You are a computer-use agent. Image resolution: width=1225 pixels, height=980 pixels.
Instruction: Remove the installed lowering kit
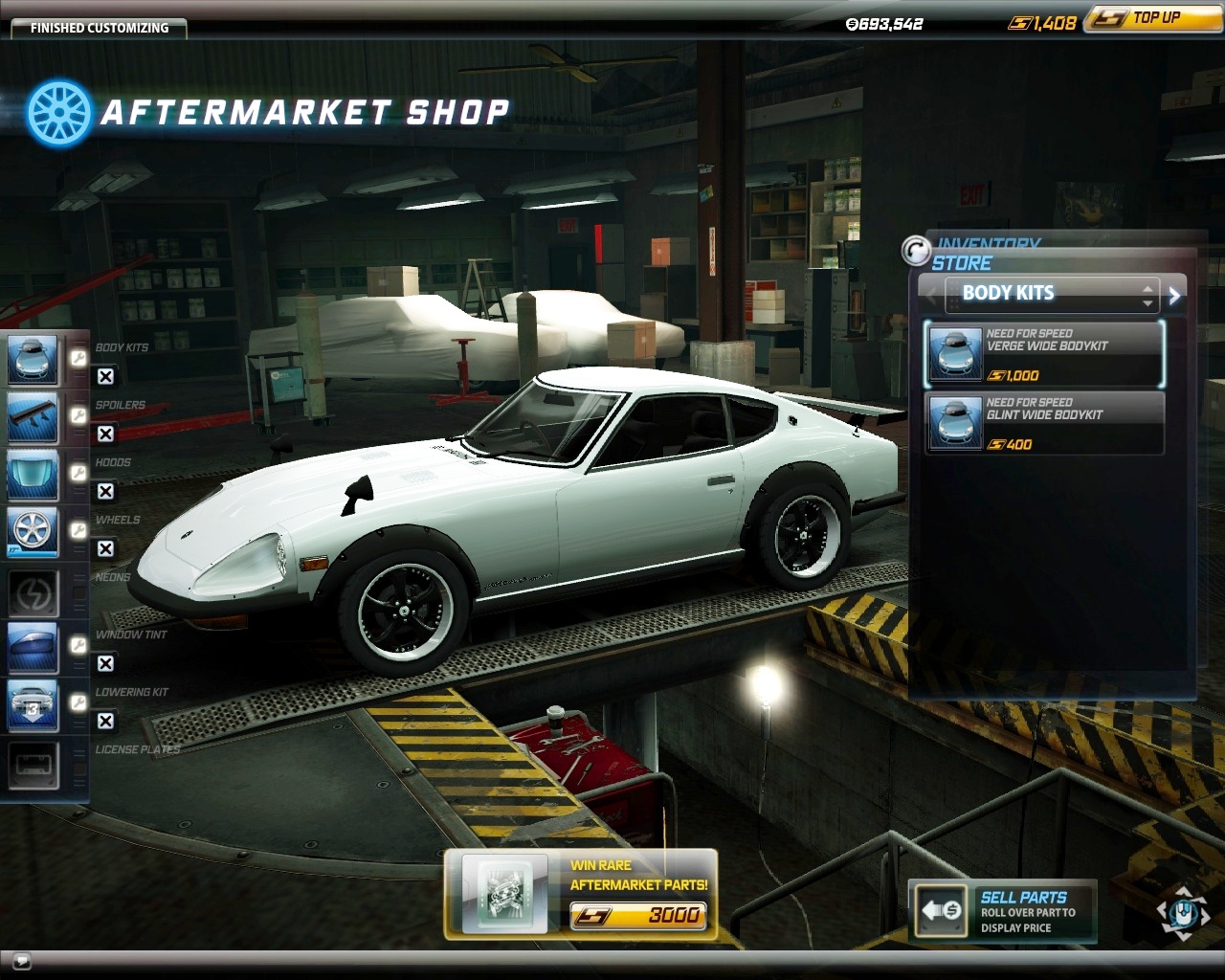(x=106, y=722)
